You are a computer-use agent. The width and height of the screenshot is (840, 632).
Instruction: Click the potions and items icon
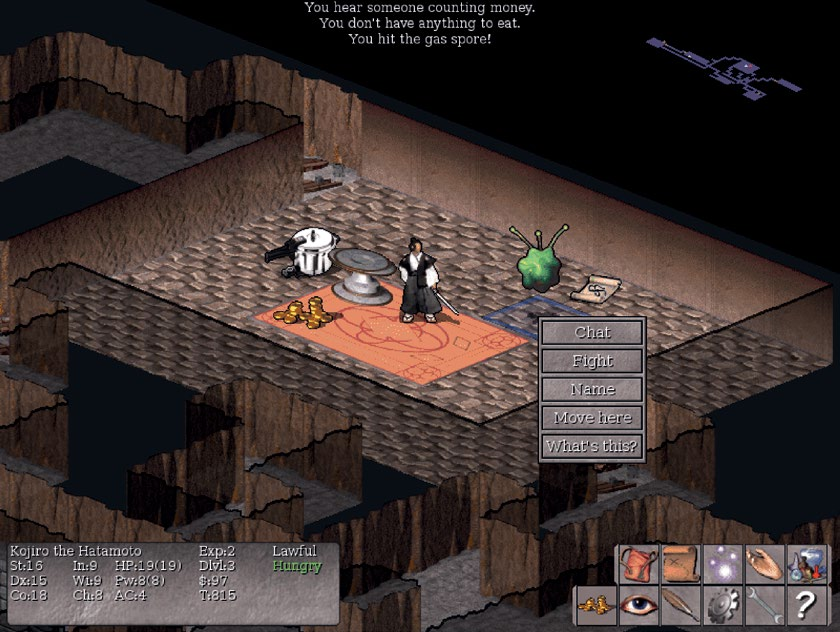coord(806,565)
